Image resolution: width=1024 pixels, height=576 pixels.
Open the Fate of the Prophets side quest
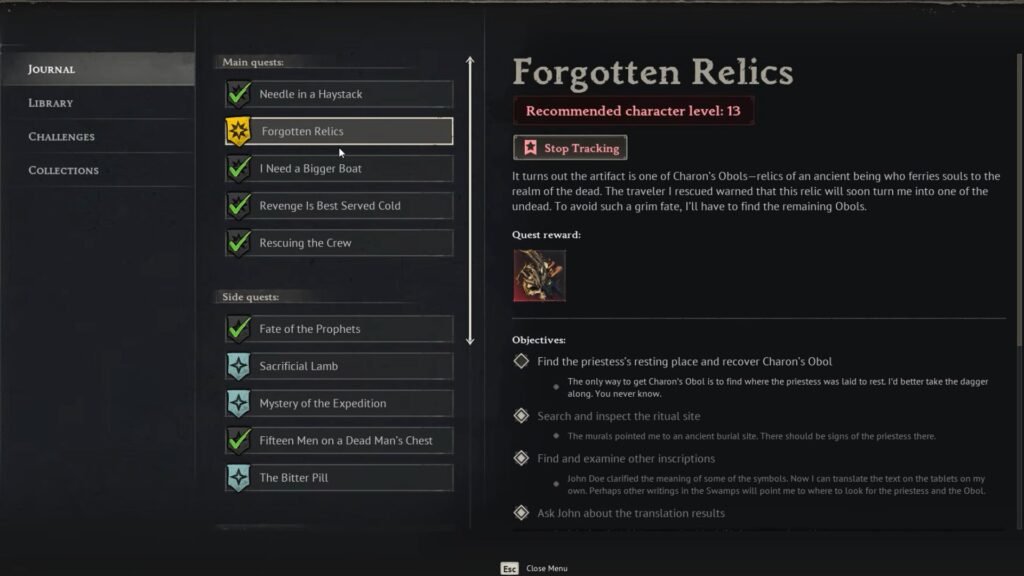tap(338, 329)
